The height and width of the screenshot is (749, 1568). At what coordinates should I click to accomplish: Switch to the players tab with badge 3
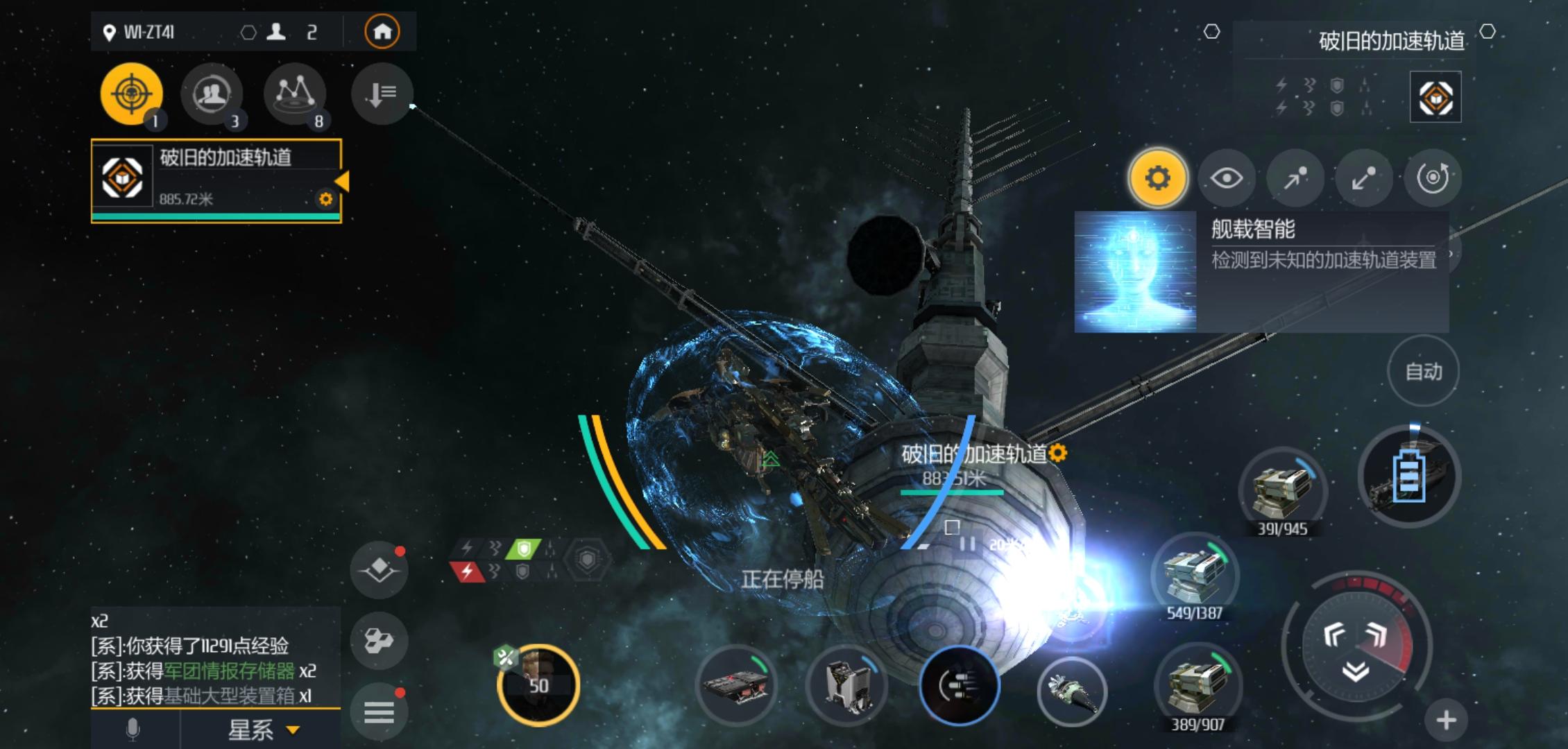[212, 95]
